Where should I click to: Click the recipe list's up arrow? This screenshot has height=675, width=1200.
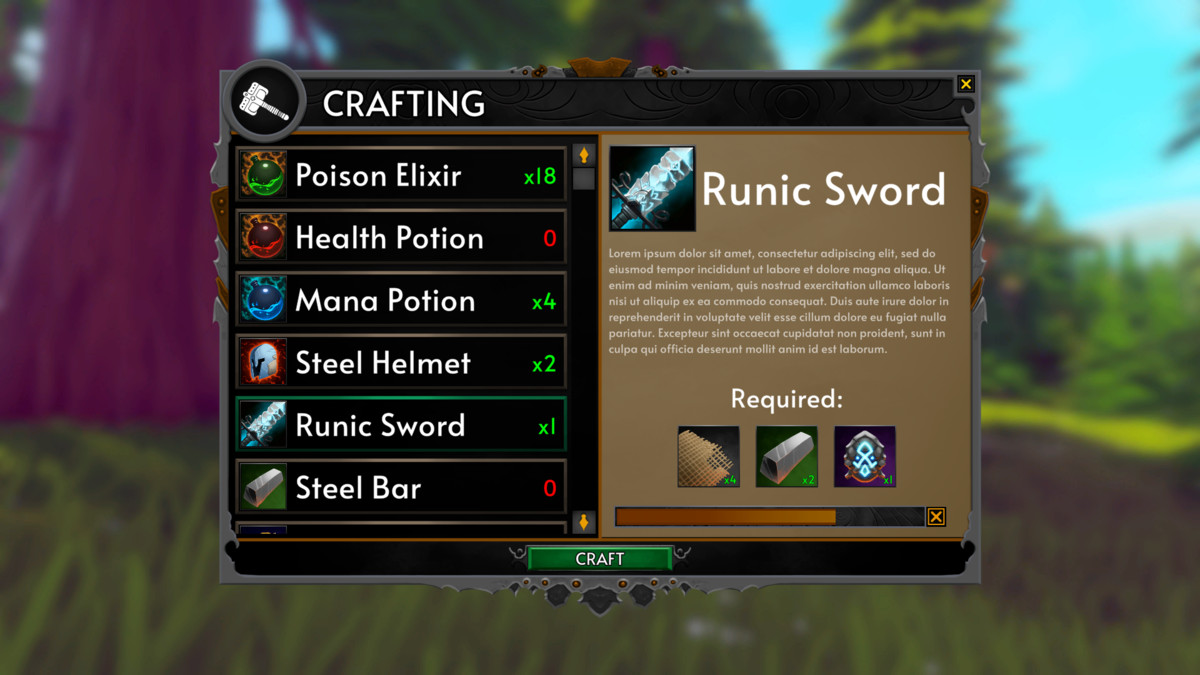click(x=584, y=155)
